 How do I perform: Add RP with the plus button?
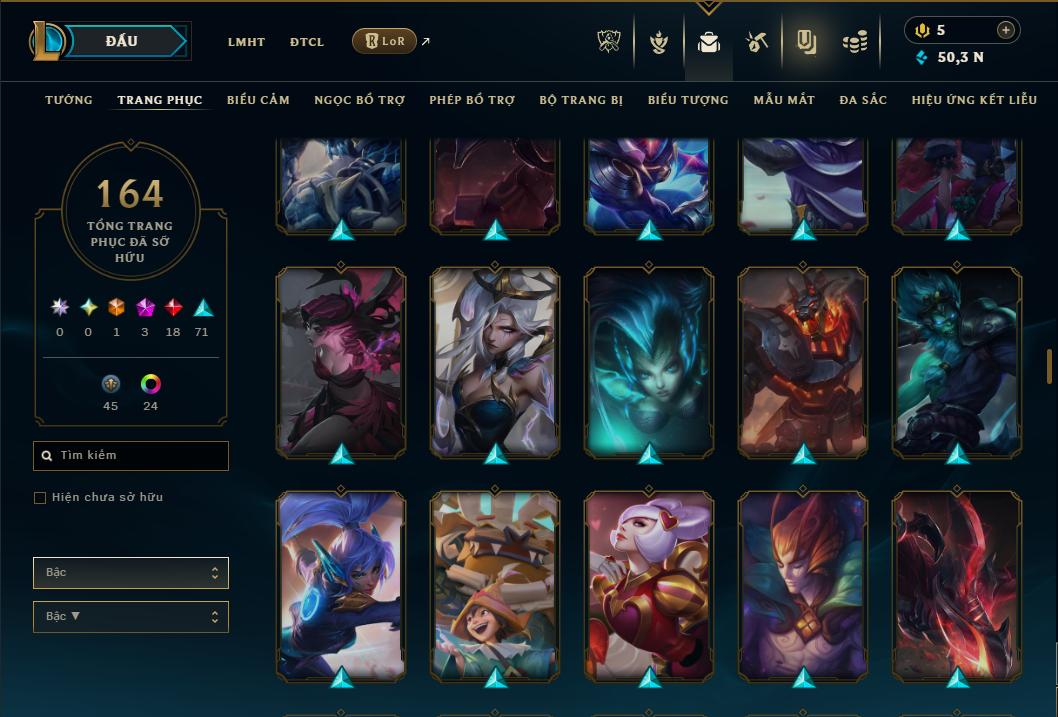point(1006,30)
